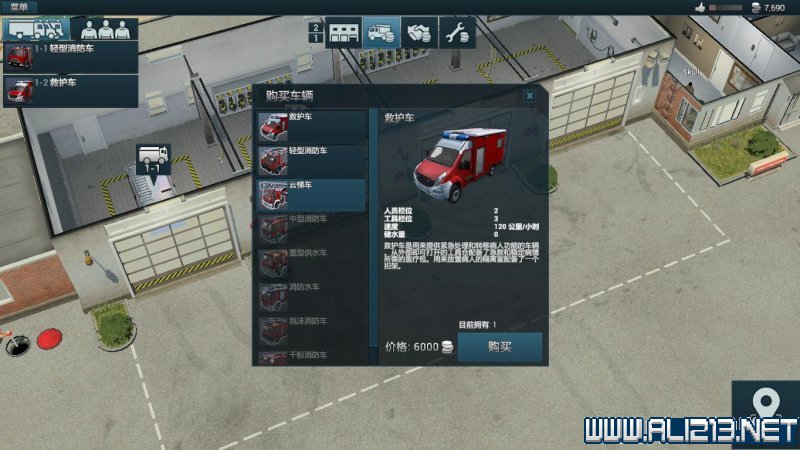Switch to the vehicles tab
Viewport: 800px width, 450px height.
click(35, 29)
